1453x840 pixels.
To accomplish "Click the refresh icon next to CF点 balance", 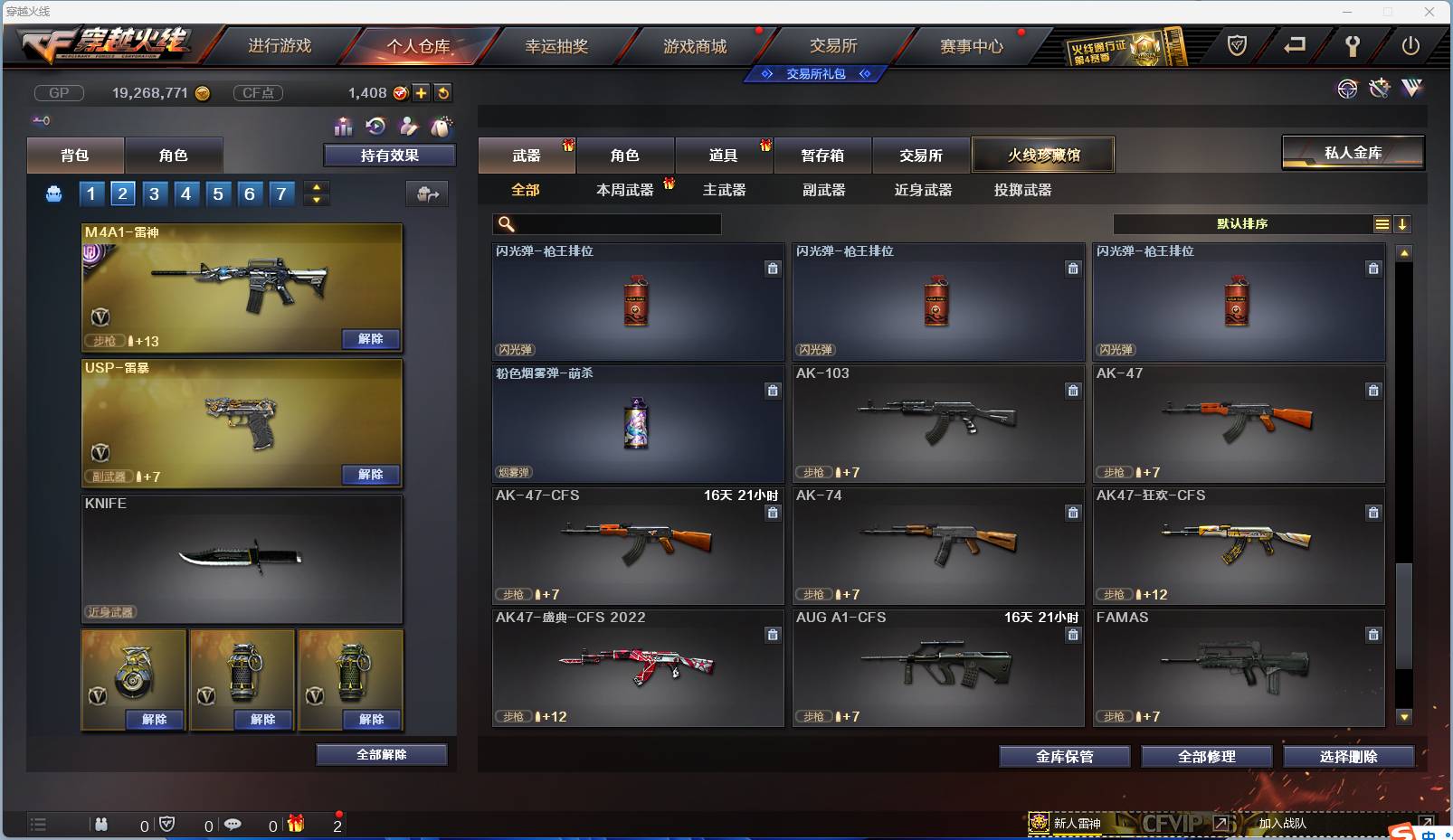I will click(x=442, y=93).
